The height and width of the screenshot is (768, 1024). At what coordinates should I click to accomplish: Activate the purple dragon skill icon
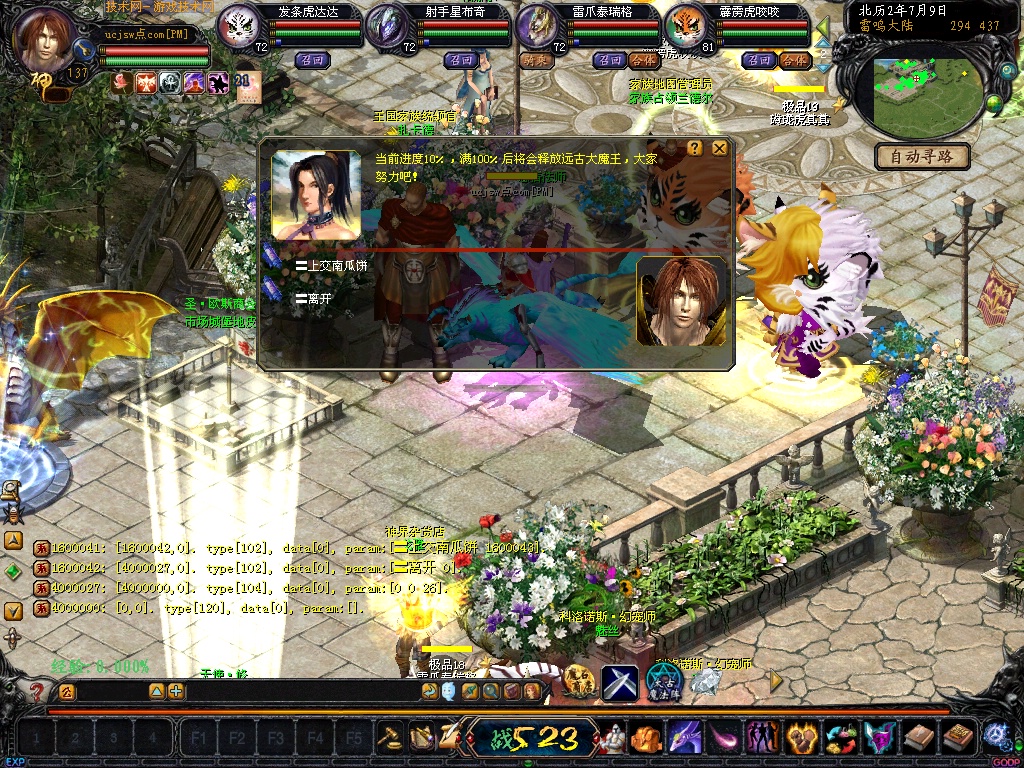point(684,738)
